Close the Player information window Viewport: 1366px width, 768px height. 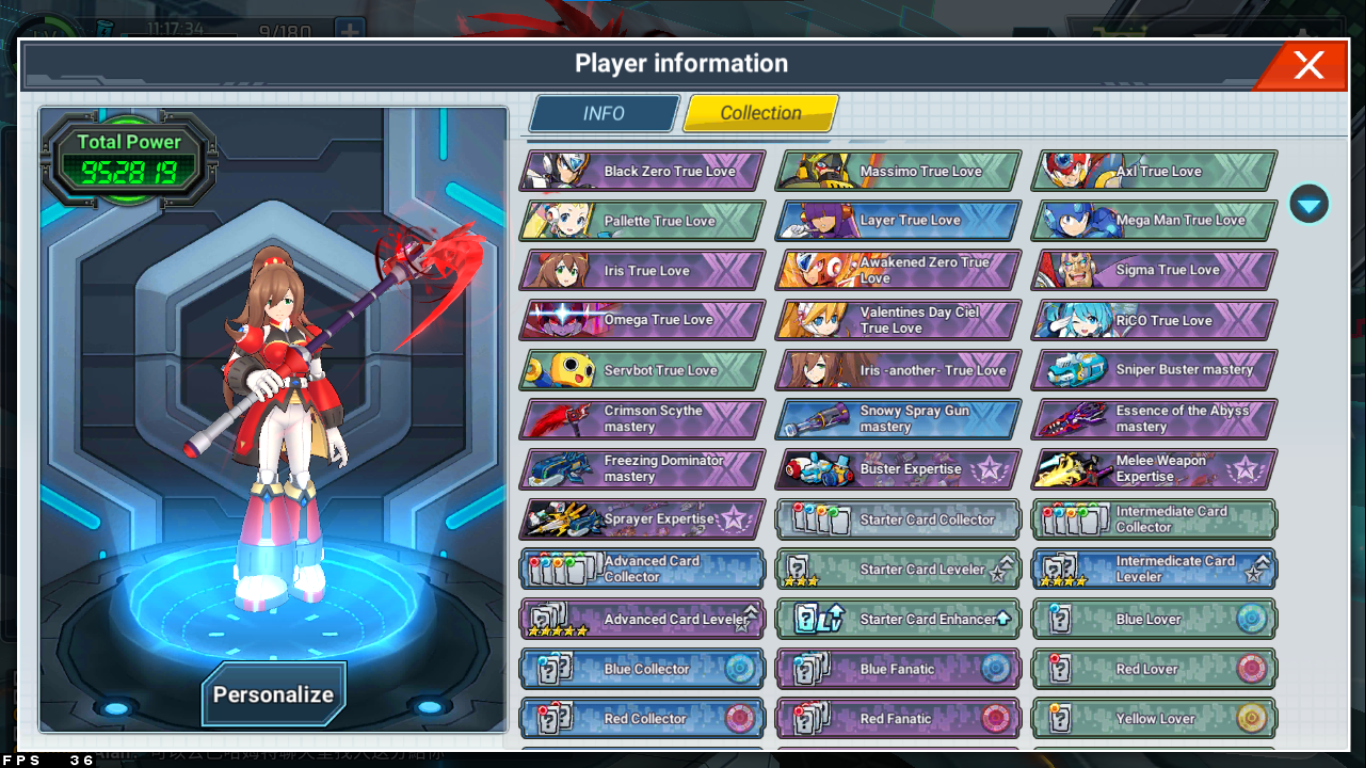tap(1307, 66)
